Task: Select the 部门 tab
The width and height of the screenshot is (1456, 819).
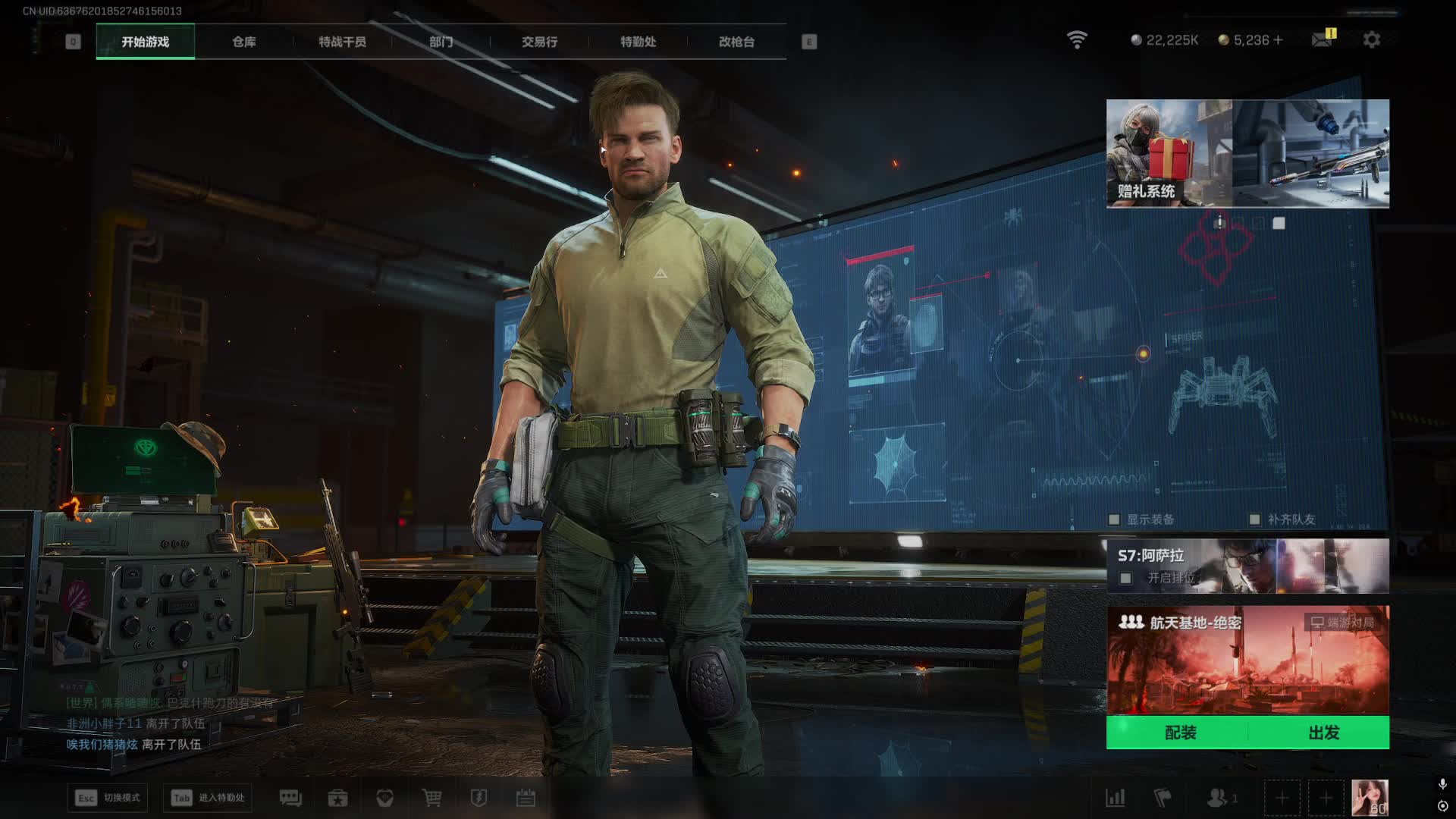Action: click(x=441, y=42)
